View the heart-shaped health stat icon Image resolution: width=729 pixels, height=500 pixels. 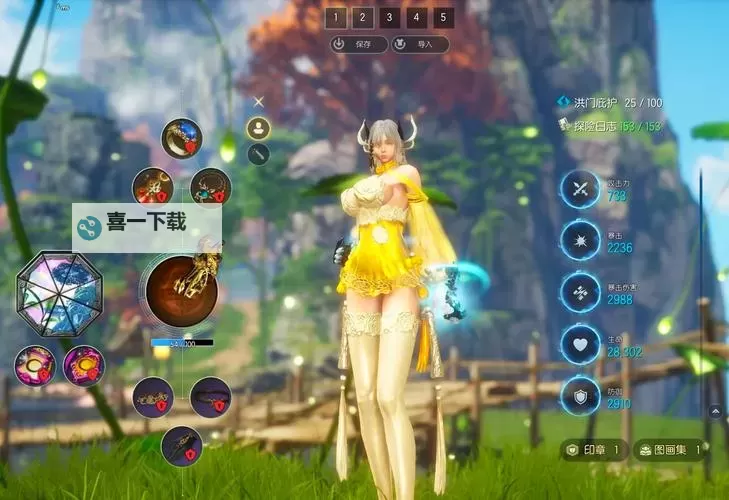click(579, 344)
